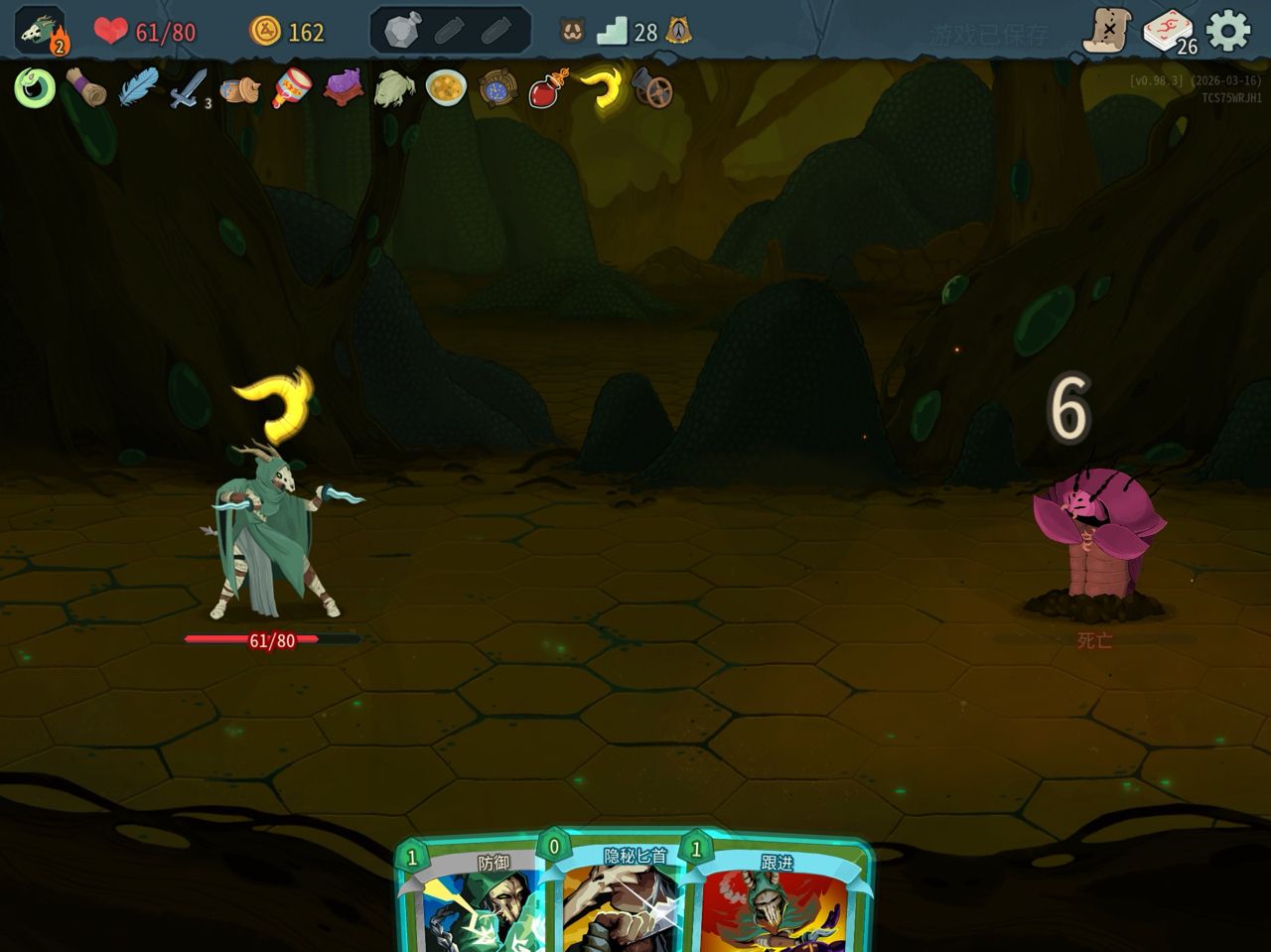Inspect the sword relic with counter 3
This screenshot has height=952, width=1271.
188,89
